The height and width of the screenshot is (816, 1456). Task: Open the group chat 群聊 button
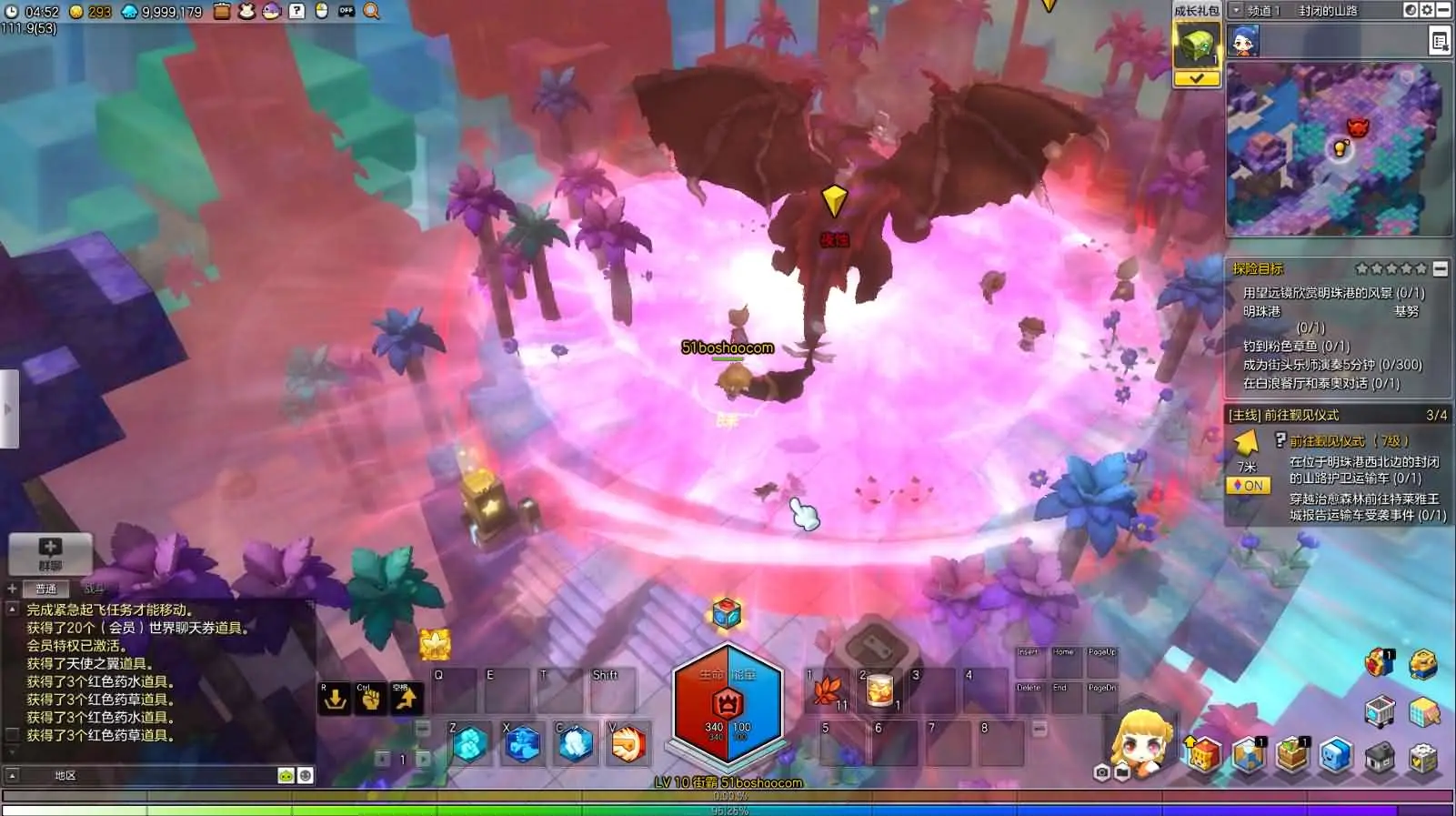click(50, 553)
